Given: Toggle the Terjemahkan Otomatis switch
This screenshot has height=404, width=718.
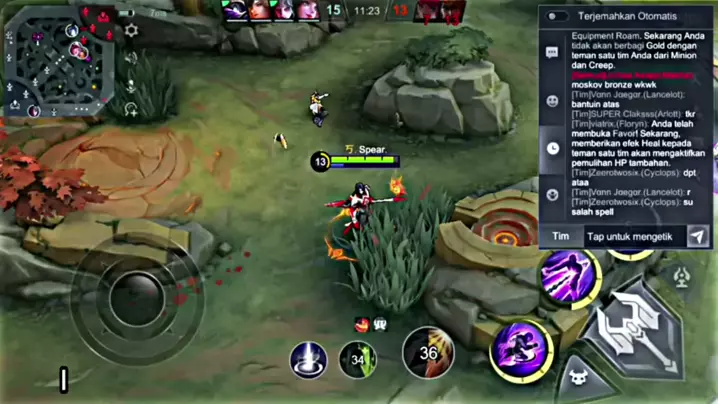Looking at the screenshot, I should (x=557, y=16).
